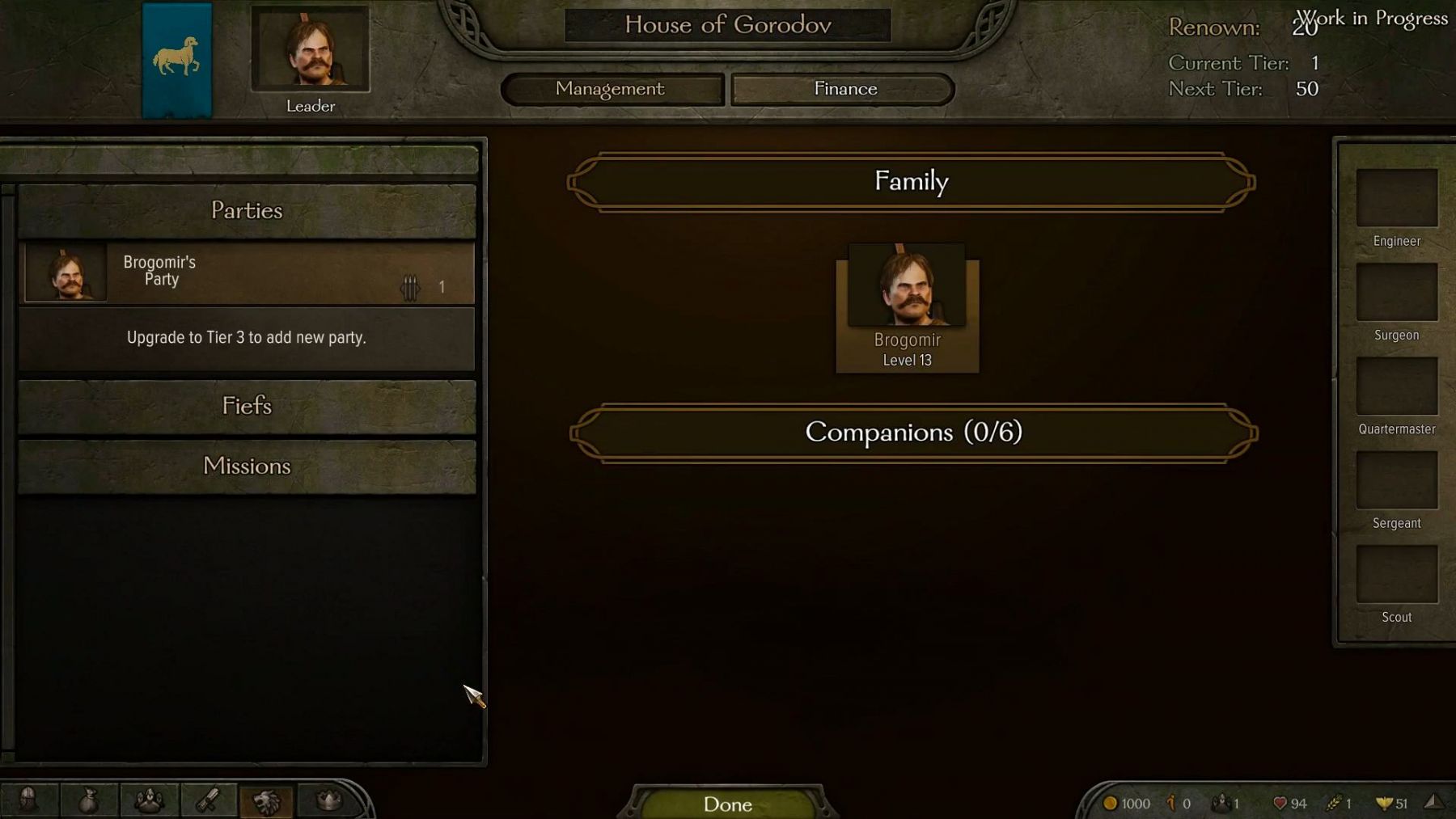Choose the empty Engineer role slot
The height and width of the screenshot is (819, 1456).
[1396, 198]
